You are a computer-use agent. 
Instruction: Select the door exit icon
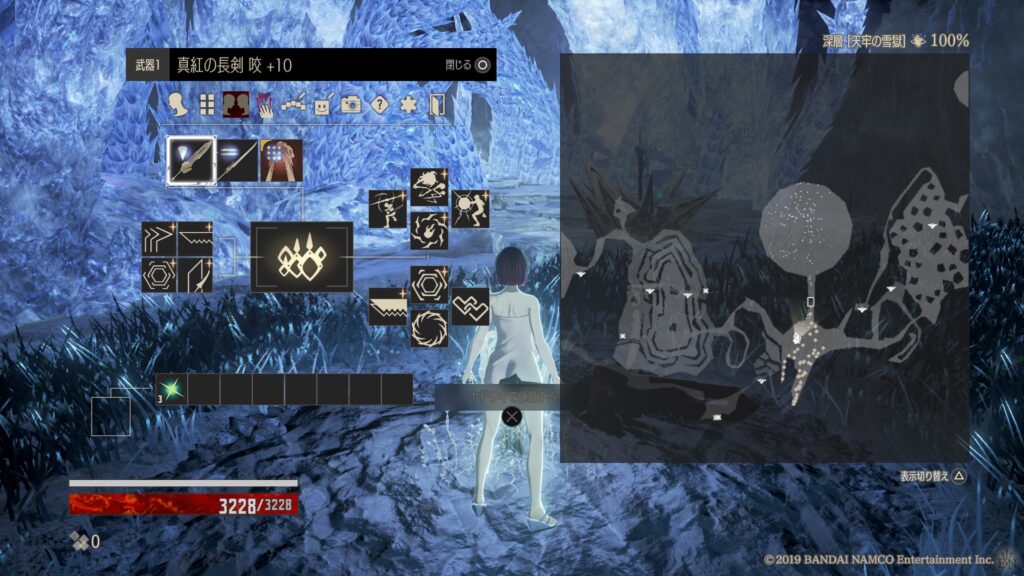pos(436,104)
